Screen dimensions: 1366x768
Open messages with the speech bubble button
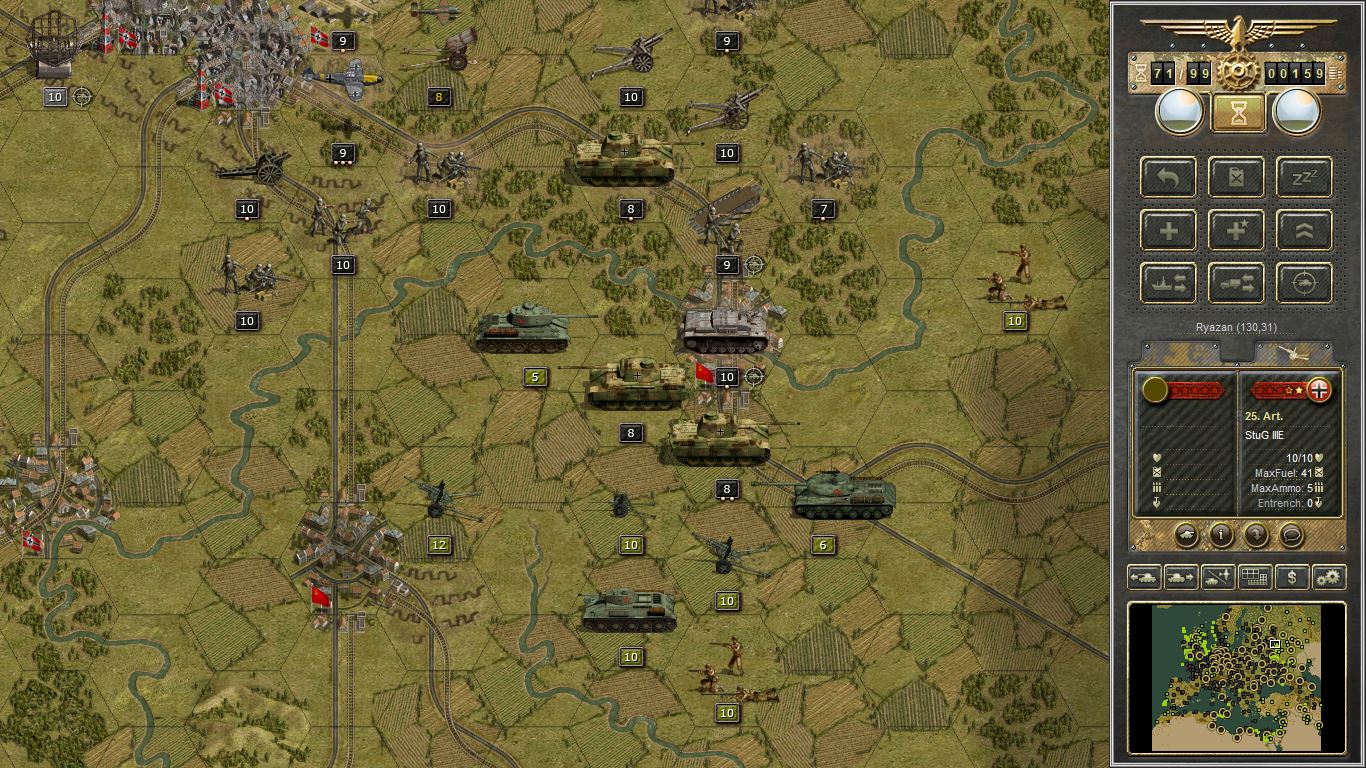(x=1290, y=536)
